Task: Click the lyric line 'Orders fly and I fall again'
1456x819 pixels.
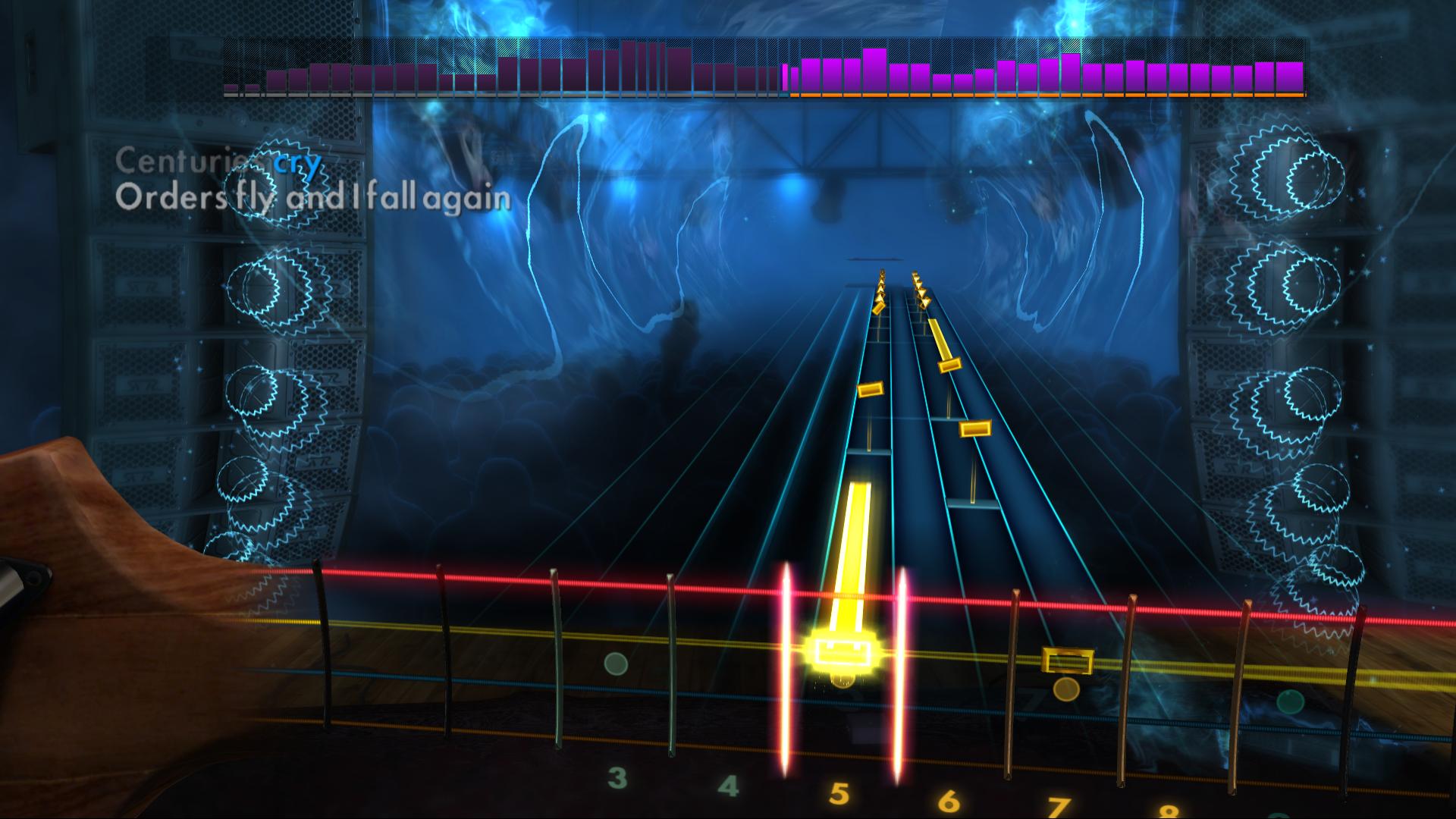Action: click(315, 199)
